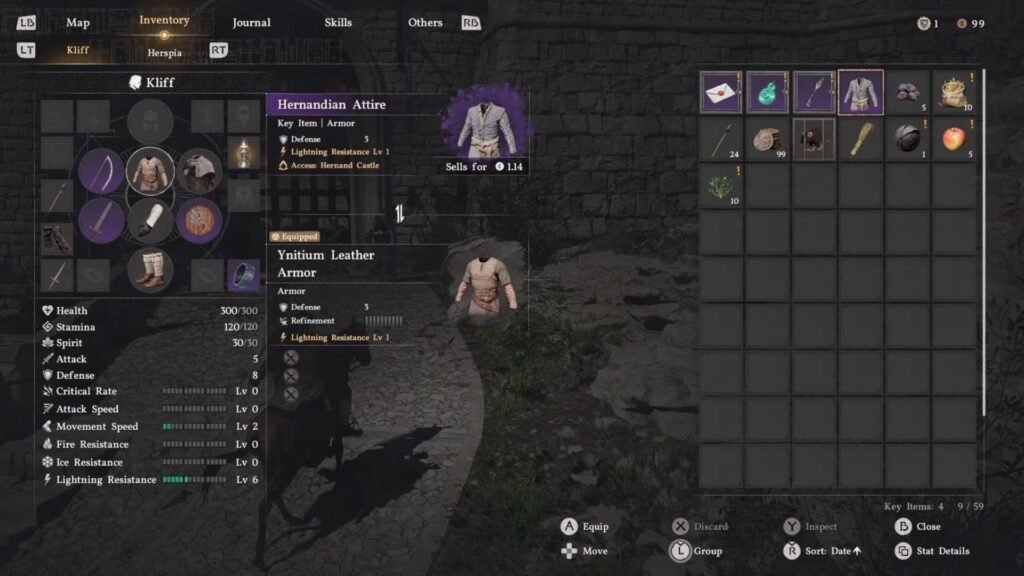Select the red apple in inventory
The width and height of the screenshot is (1024, 576).
click(x=953, y=139)
